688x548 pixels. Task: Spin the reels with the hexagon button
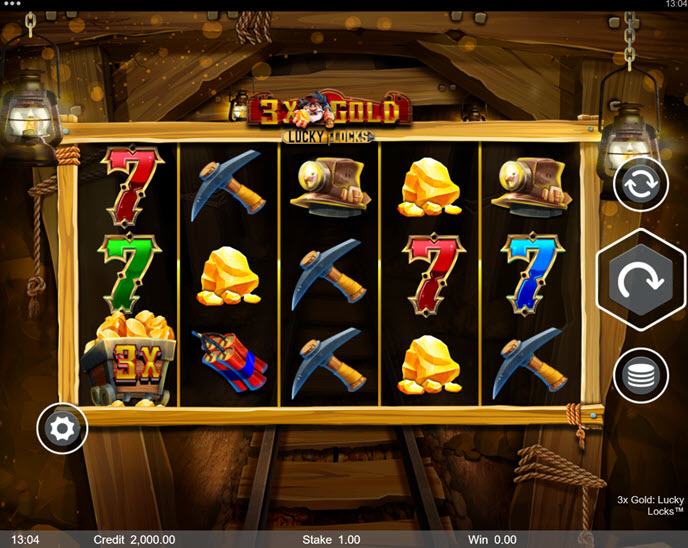click(640, 281)
